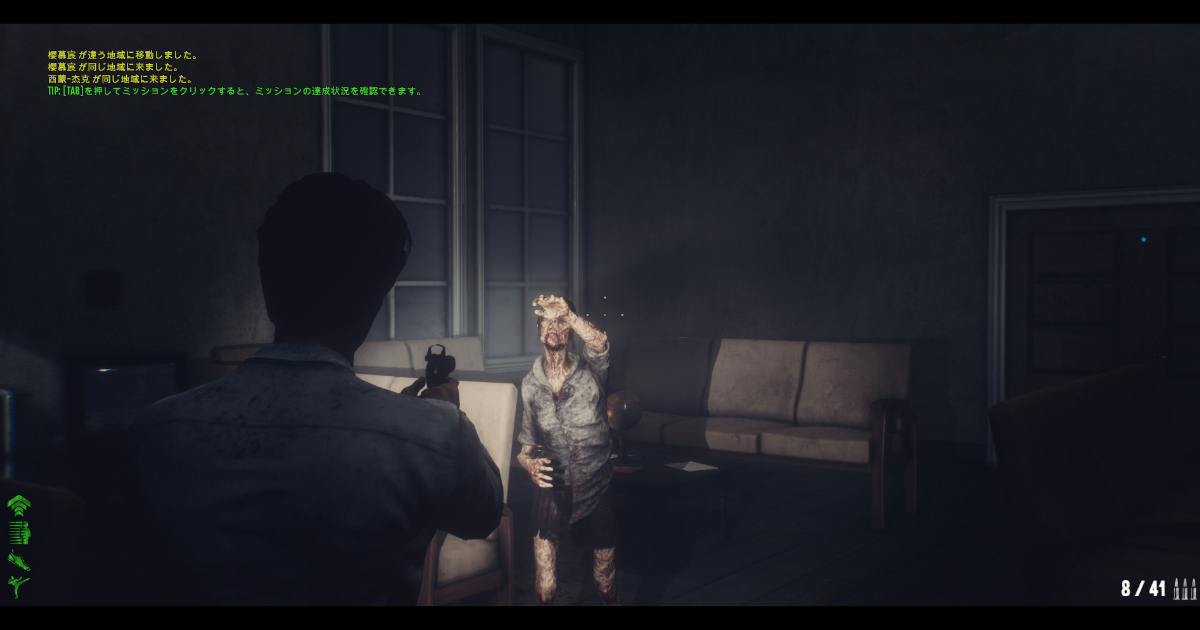Activate the martial arts kick icon

[x=19, y=586]
